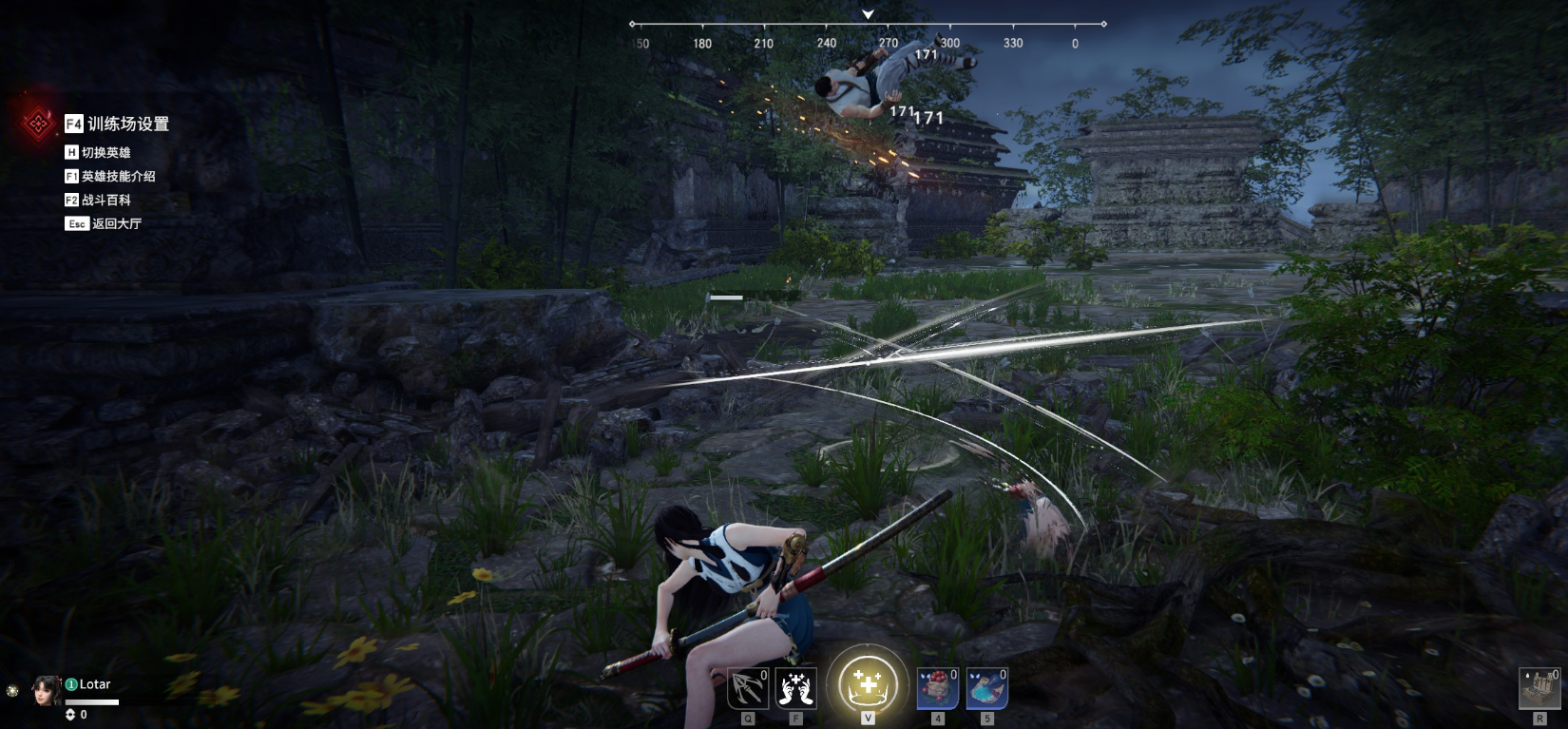Select the repair kit item slot
The height and width of the screenshot is (729, 1568).
(1539, 688)
